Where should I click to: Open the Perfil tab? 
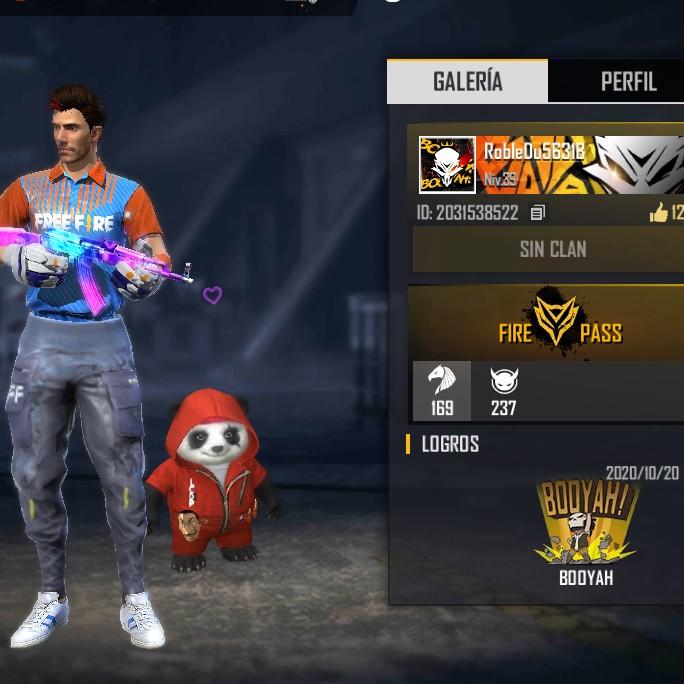click(628, 81)
